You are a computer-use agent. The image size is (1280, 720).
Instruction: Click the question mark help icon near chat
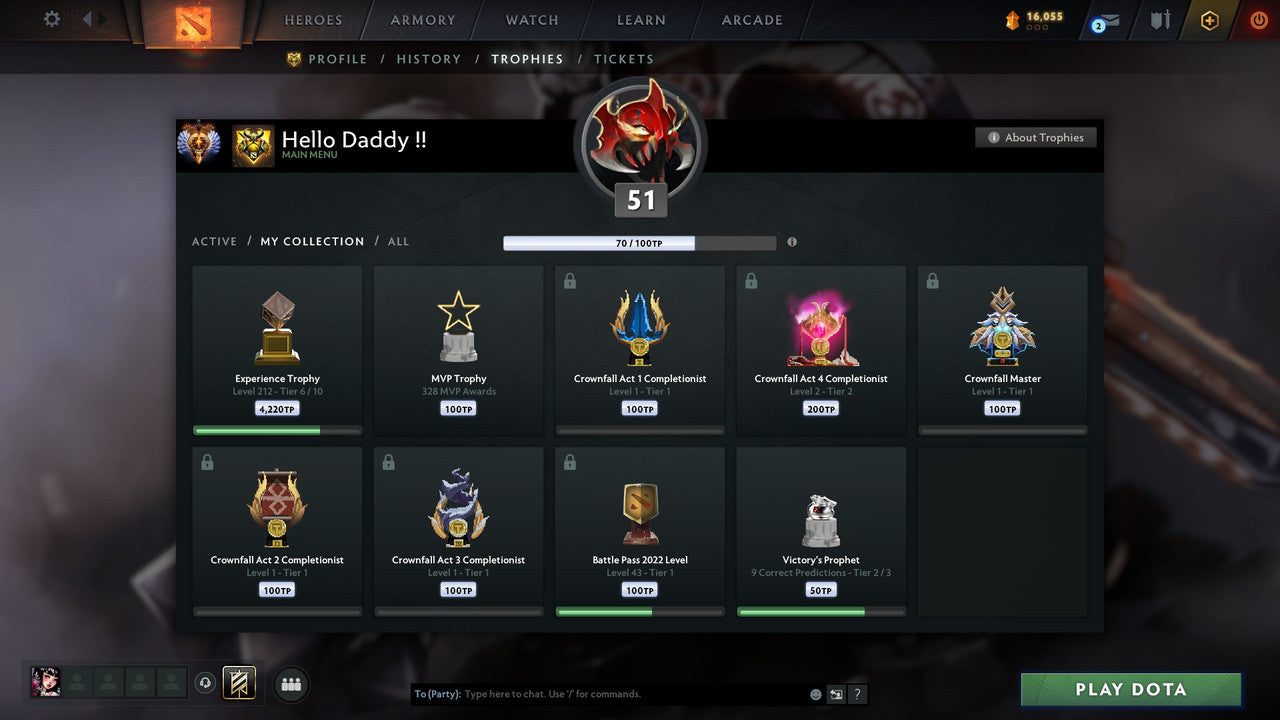click(857, 693)
